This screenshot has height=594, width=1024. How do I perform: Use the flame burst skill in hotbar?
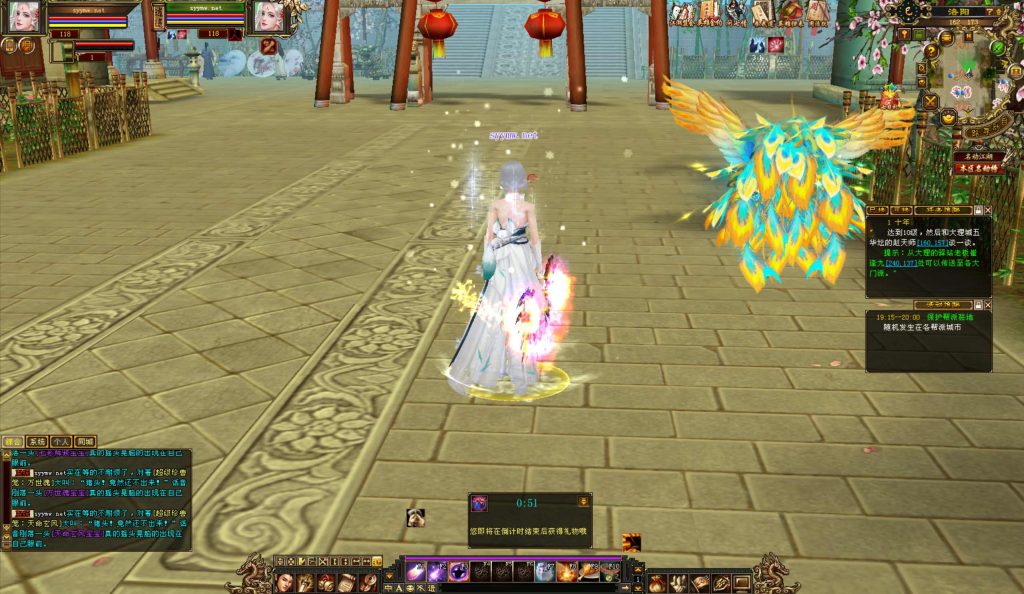(567, 572)
